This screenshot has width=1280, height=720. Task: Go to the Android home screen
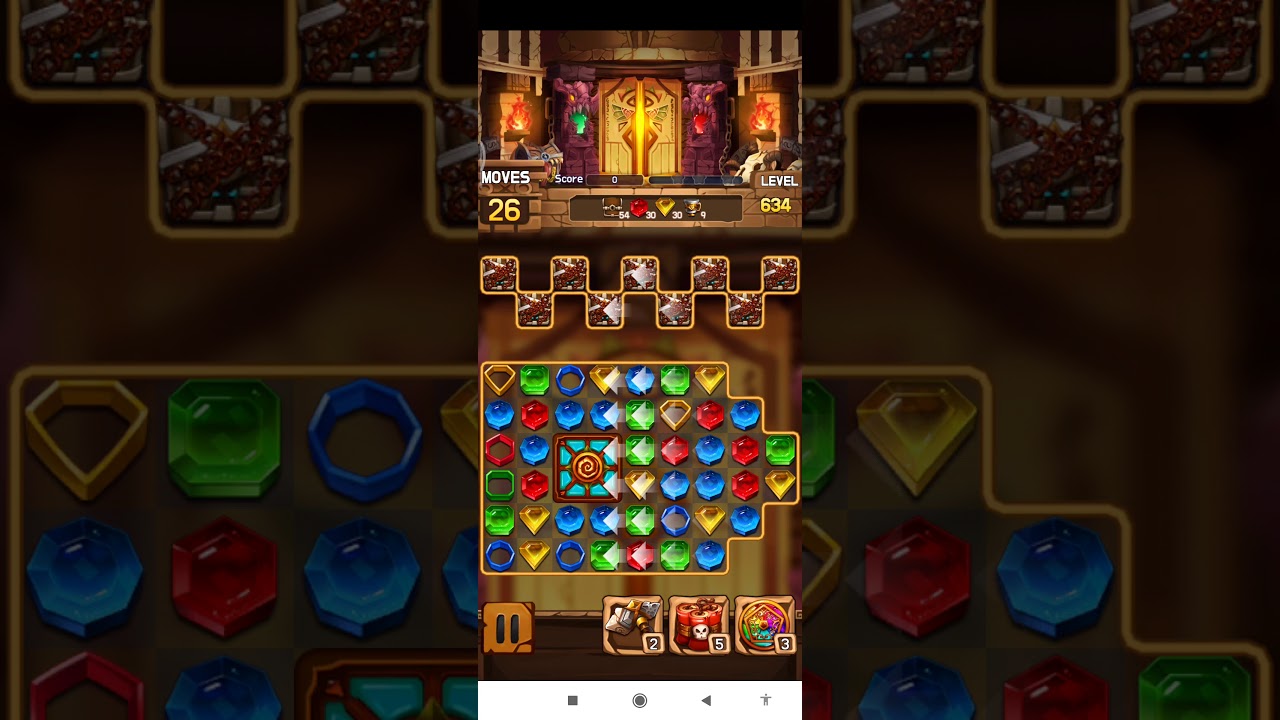pyautogui.click(x=640, y=700)
